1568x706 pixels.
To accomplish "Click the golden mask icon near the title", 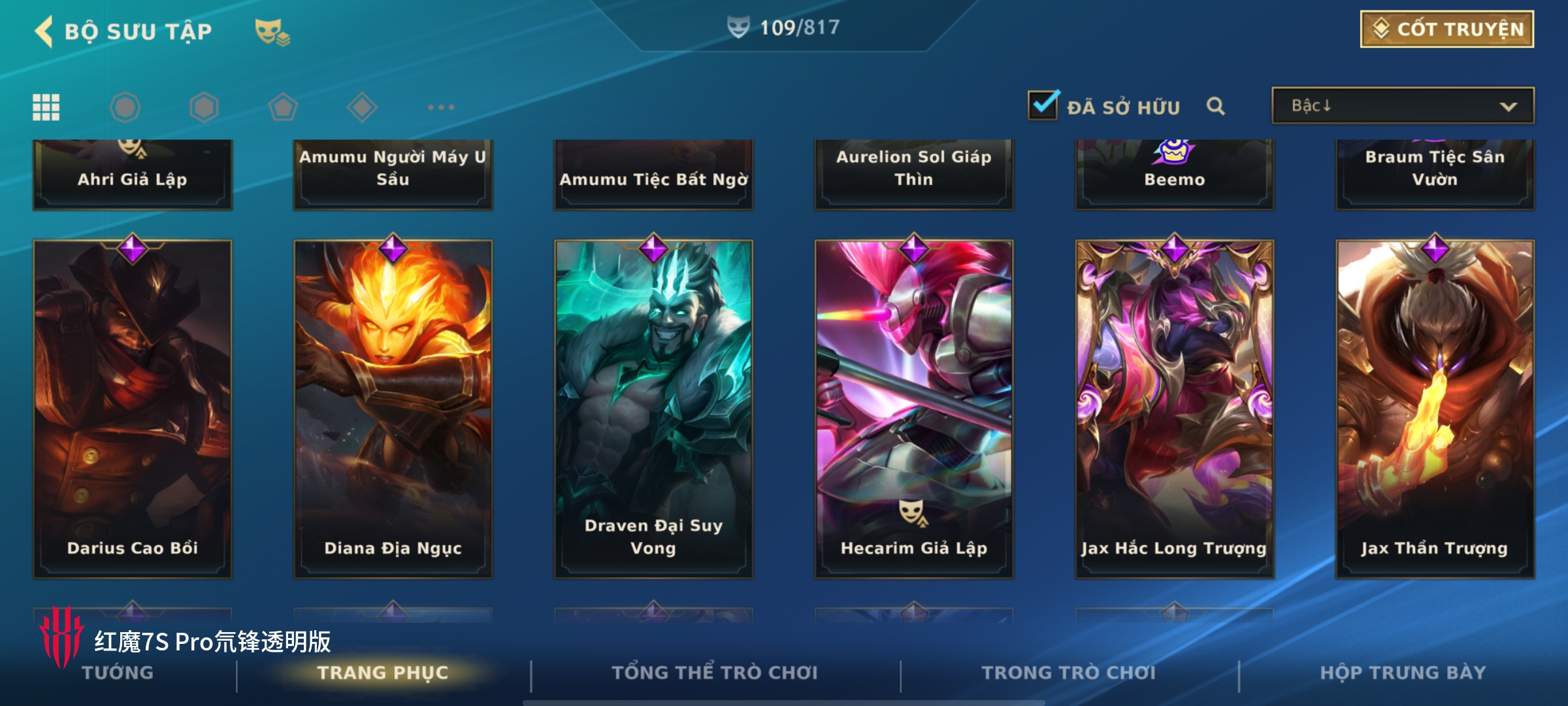I will point(272,31).
